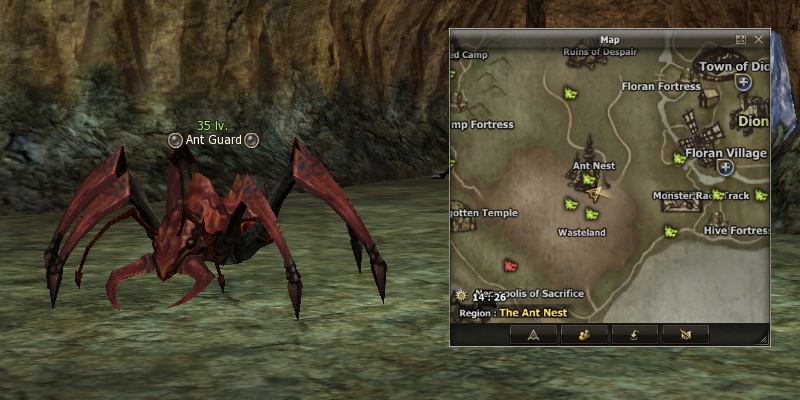Screen dimensions: 800x400
Task: Select Hive Fortress on the map
Action: coord(736,230)
